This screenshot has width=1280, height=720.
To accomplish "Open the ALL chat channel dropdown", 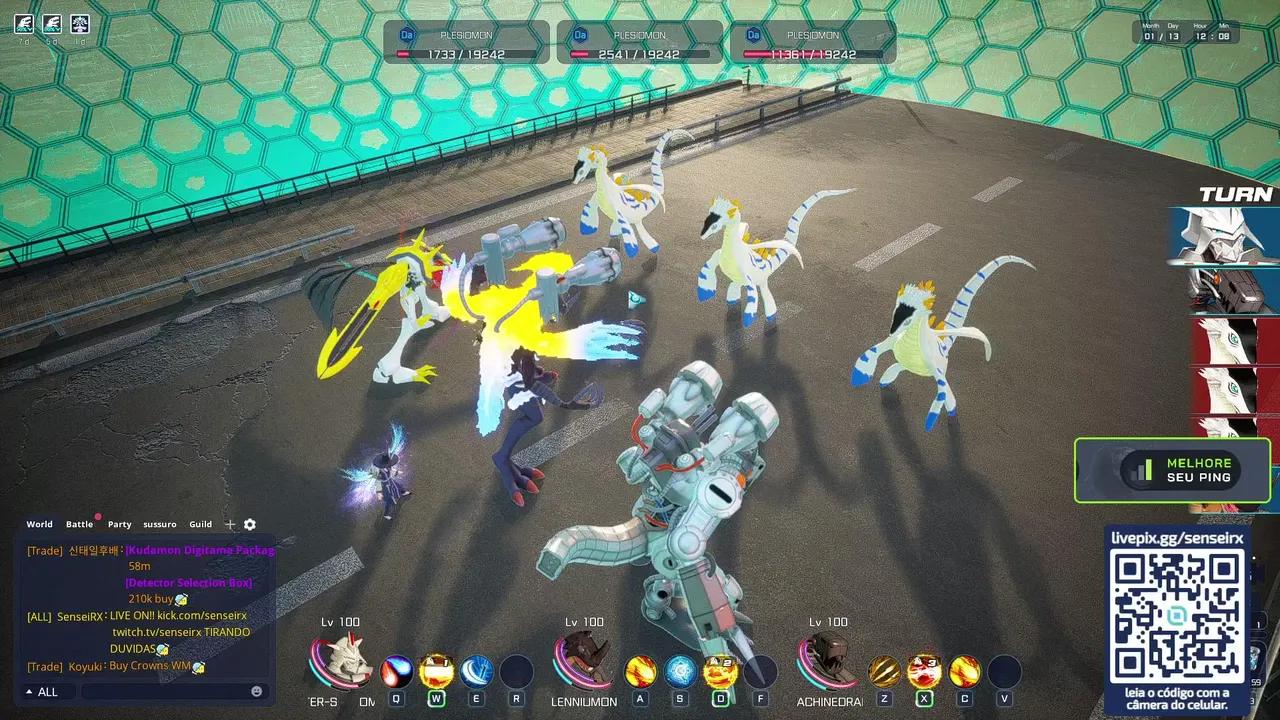I will coord(42,692).
